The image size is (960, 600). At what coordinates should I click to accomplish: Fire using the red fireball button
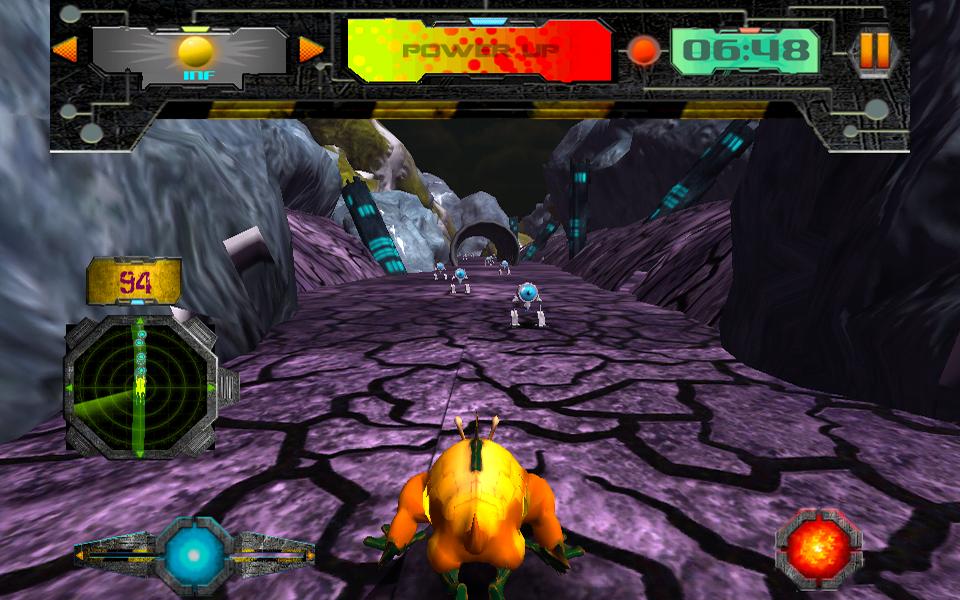point(818,548)
